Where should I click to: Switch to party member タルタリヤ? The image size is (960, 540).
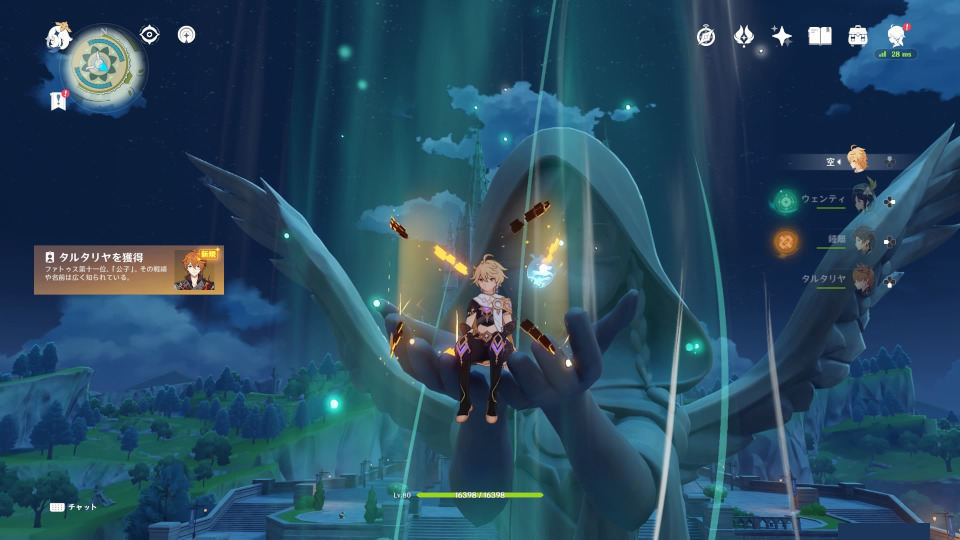click(862, 280)
